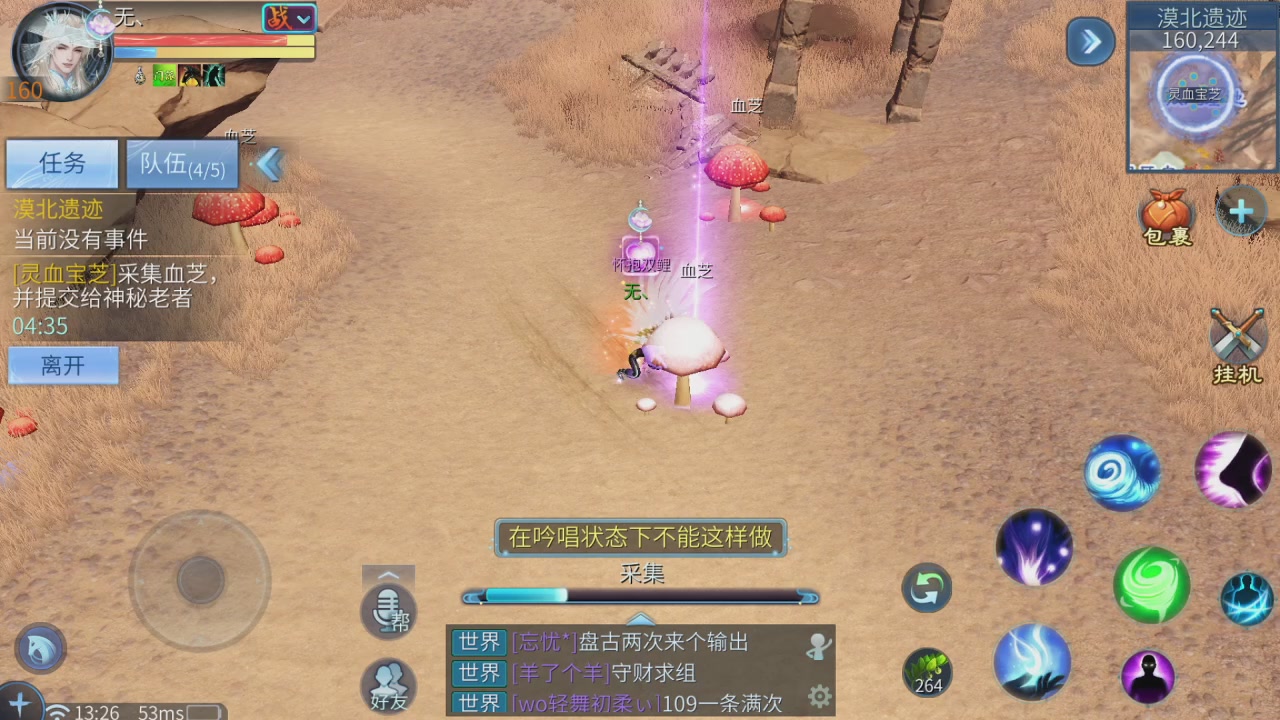Open the 好友 friends panel
Screen dimensions: 1280x720
point(388,686)
